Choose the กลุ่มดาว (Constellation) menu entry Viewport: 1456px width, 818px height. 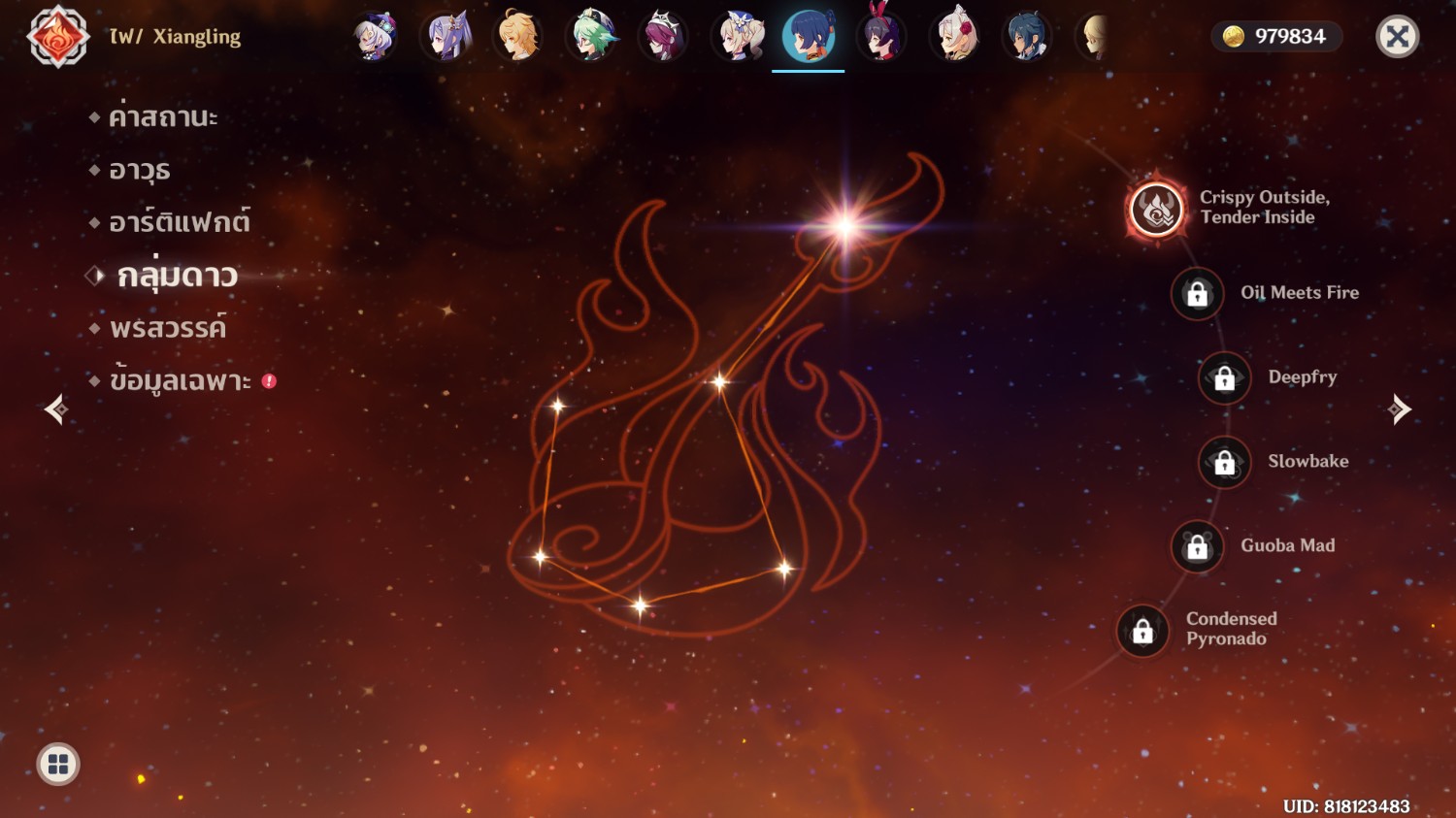[x=177, y=277]
